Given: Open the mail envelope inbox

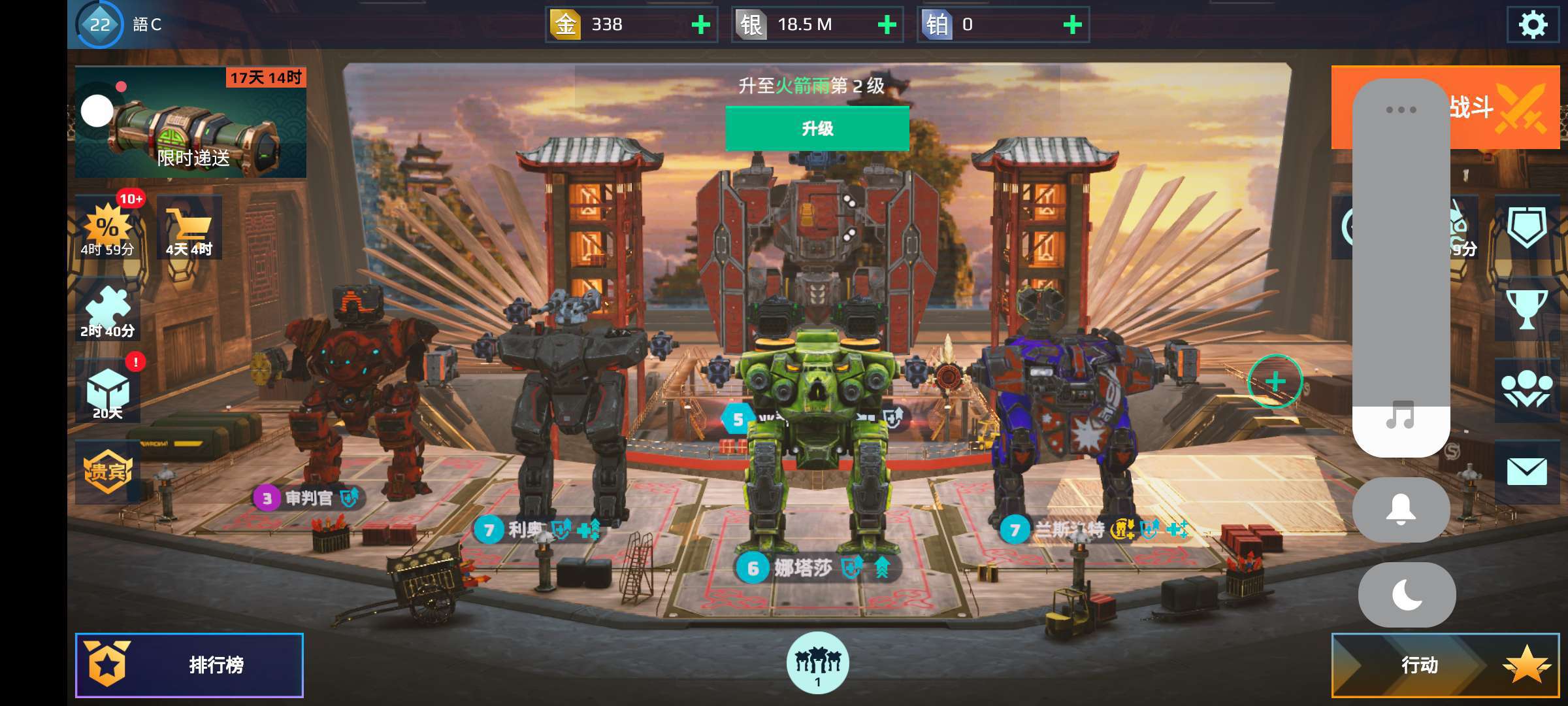Looking at the screenshot, I should tap(1526, 471).
